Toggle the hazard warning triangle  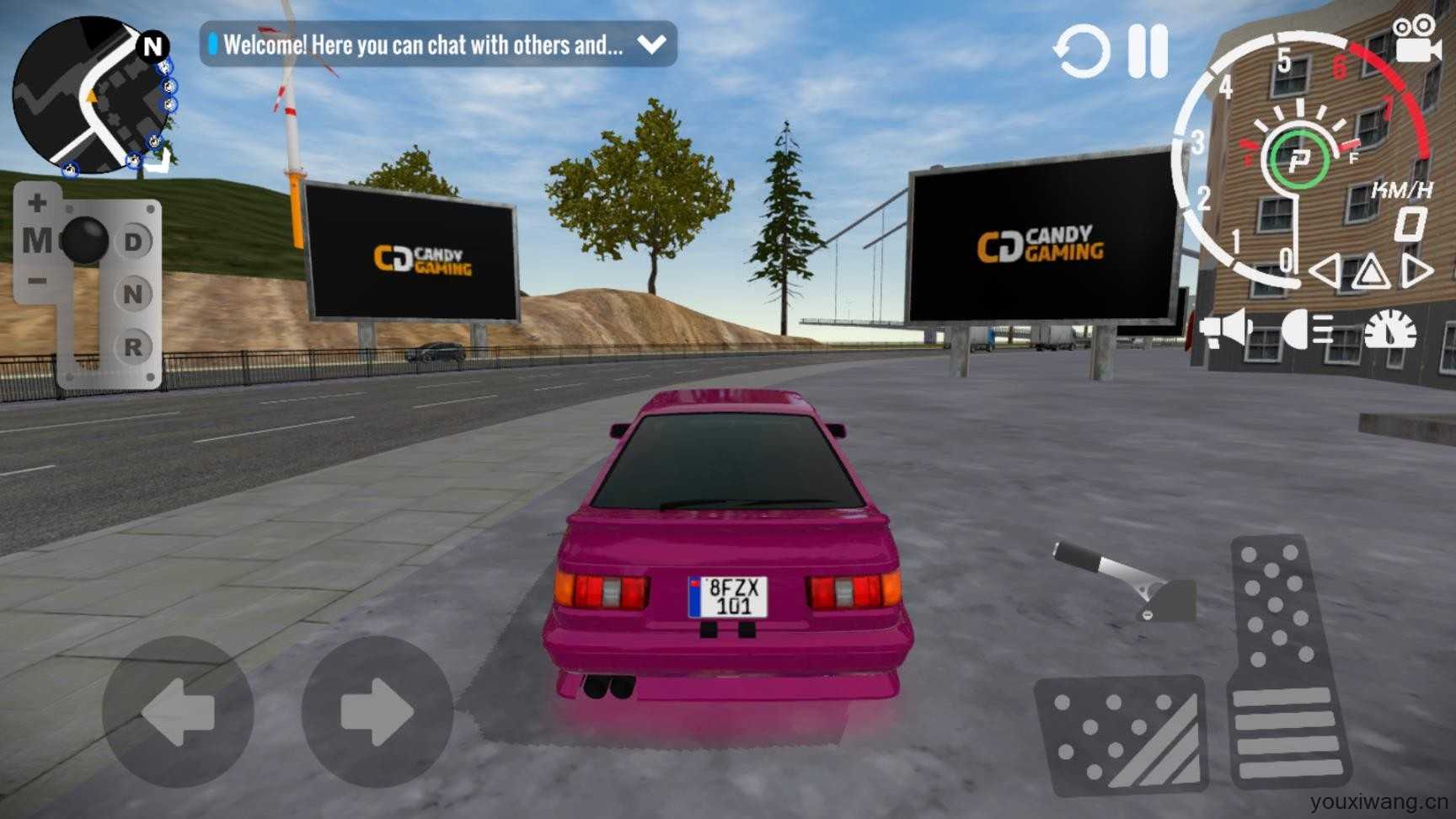(1371, 272)
